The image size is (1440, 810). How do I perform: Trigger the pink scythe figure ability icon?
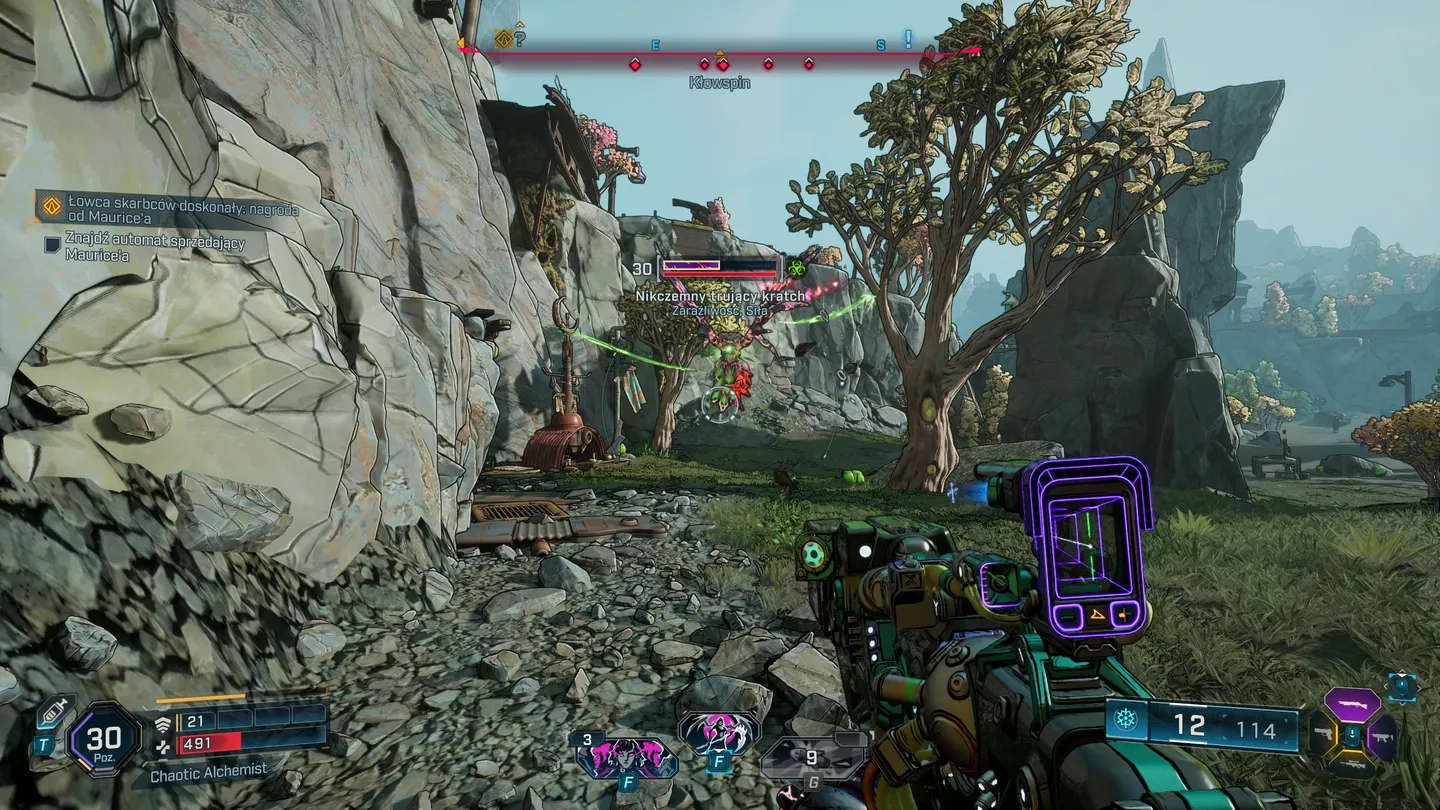pos(718,735)
